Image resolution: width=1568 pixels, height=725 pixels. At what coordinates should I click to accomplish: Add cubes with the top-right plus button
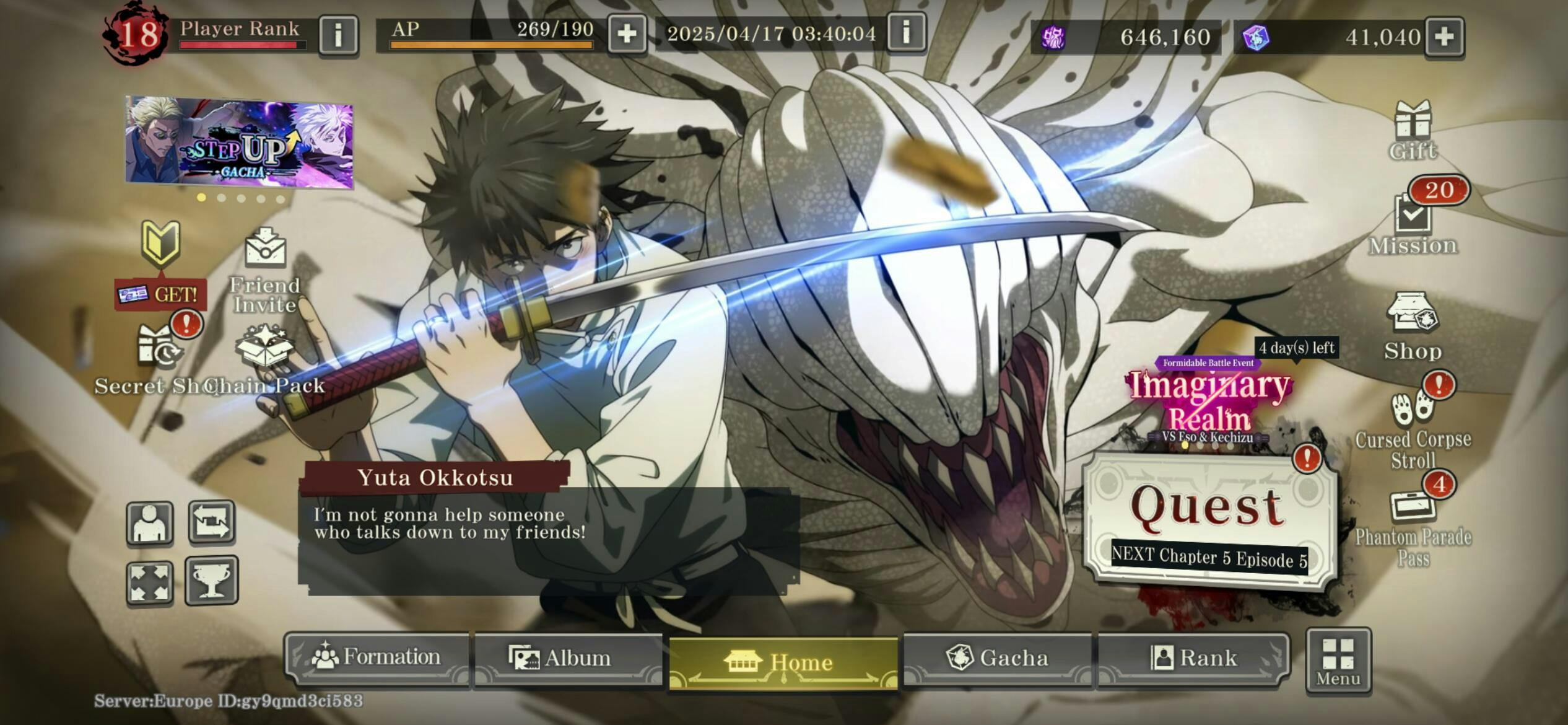point(1444,37)
